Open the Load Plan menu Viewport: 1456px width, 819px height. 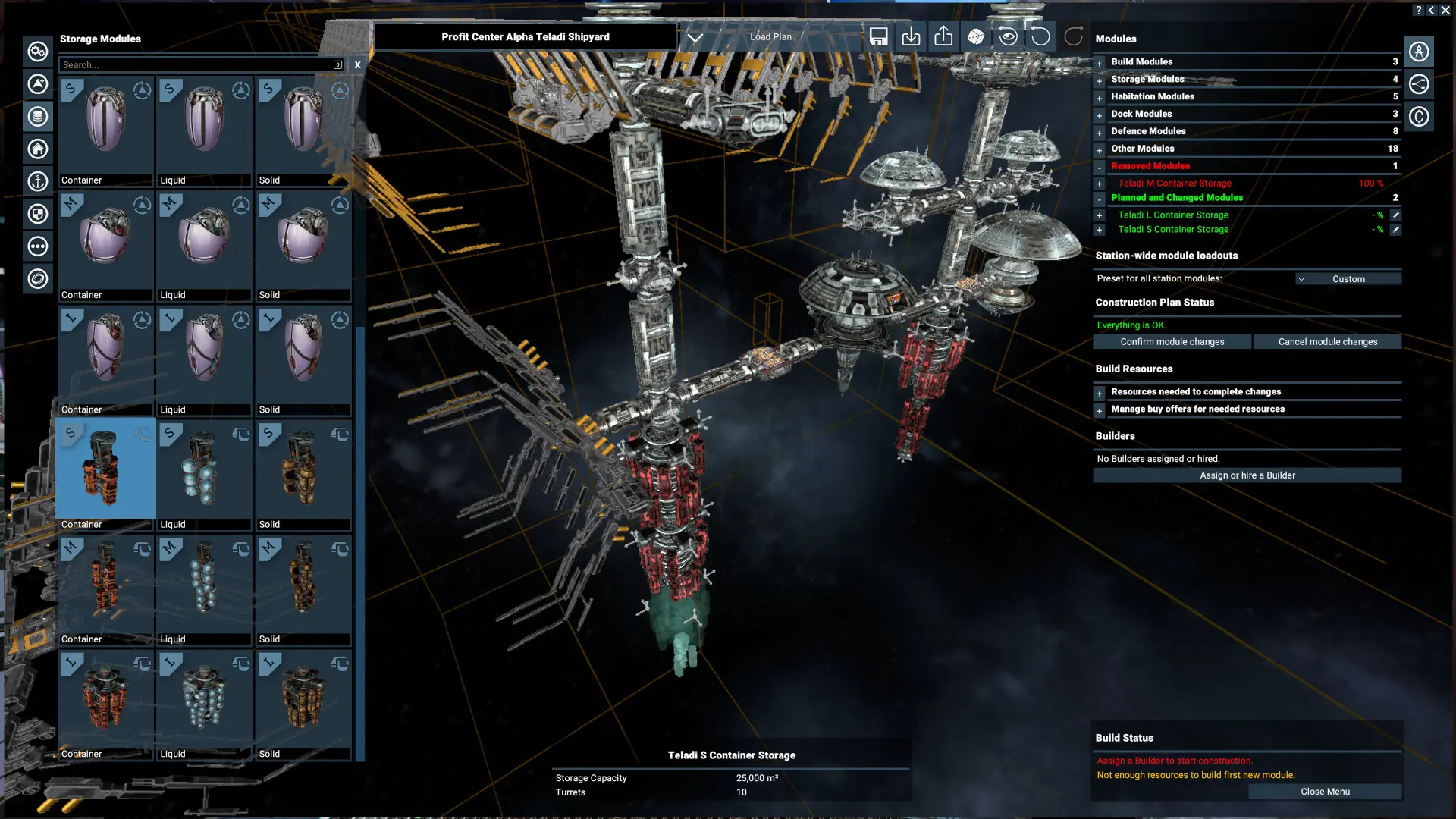tap(770, 36)
